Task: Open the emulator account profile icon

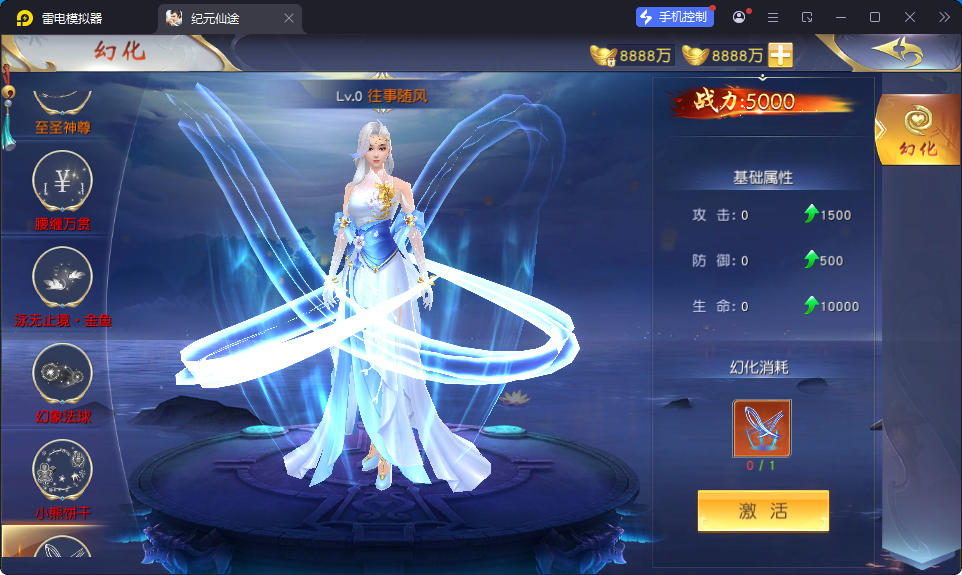Action: pyautogui.click(x=739, y=17)
